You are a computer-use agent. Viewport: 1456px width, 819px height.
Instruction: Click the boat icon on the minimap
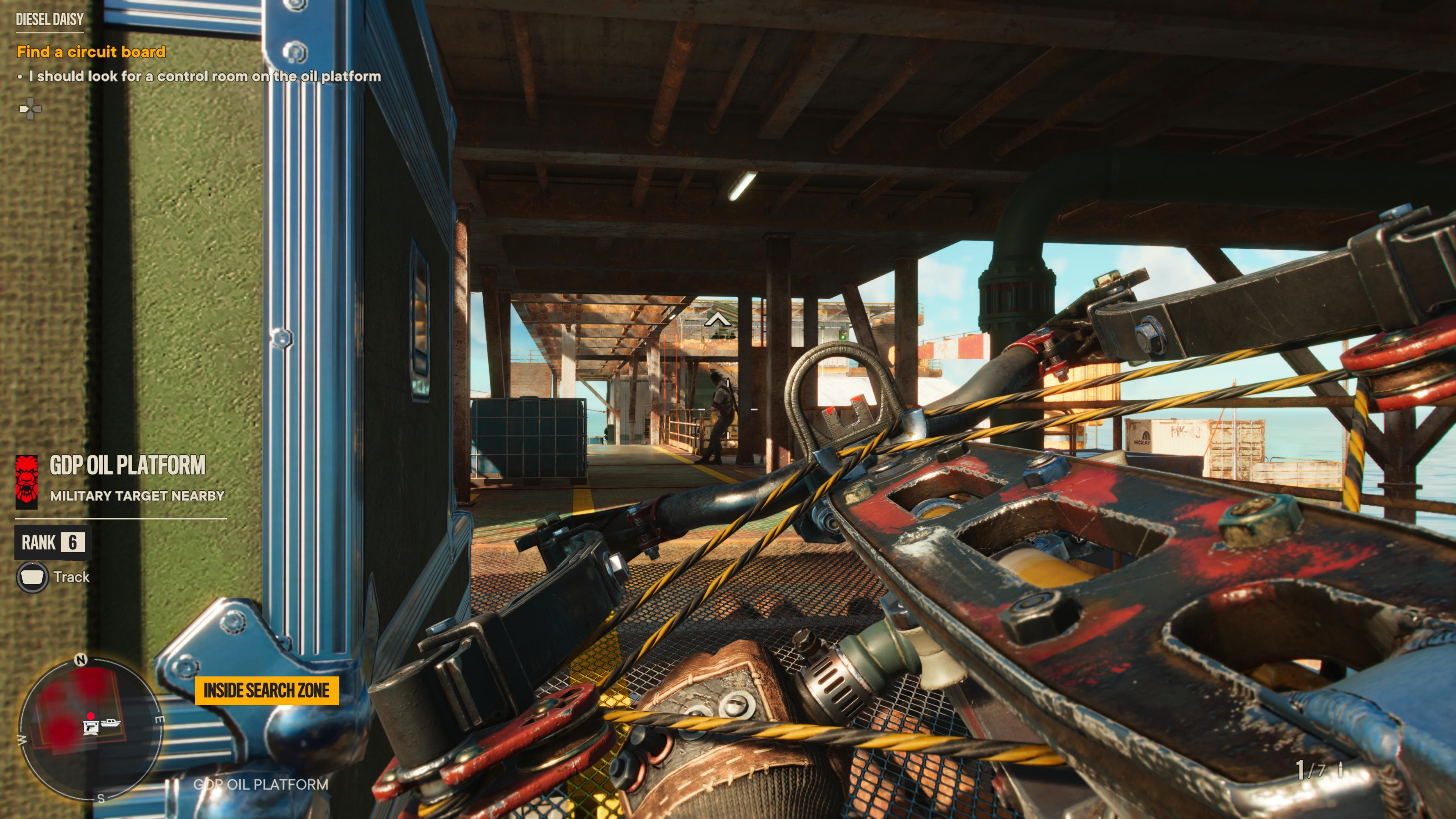pos(111,722)
